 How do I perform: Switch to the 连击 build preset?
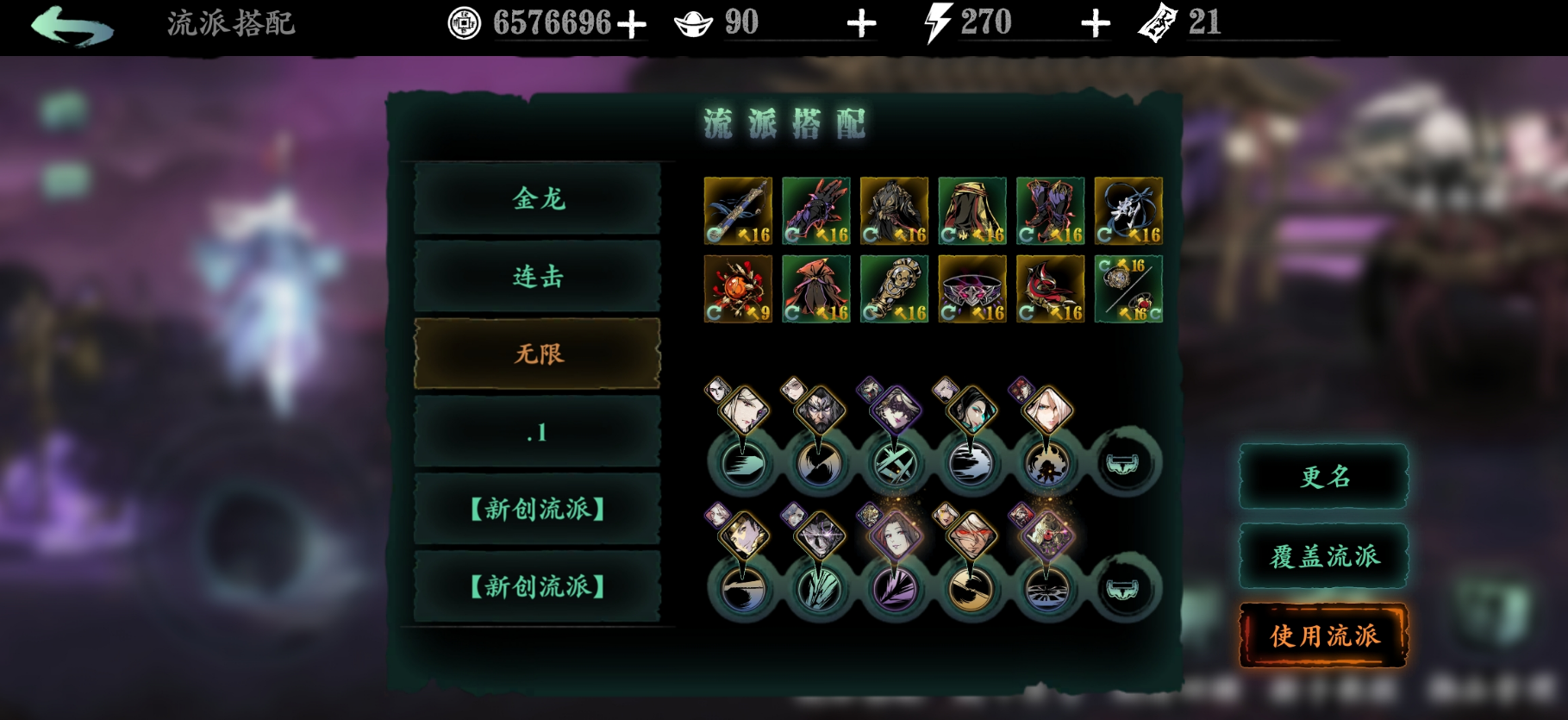point(538,277)
